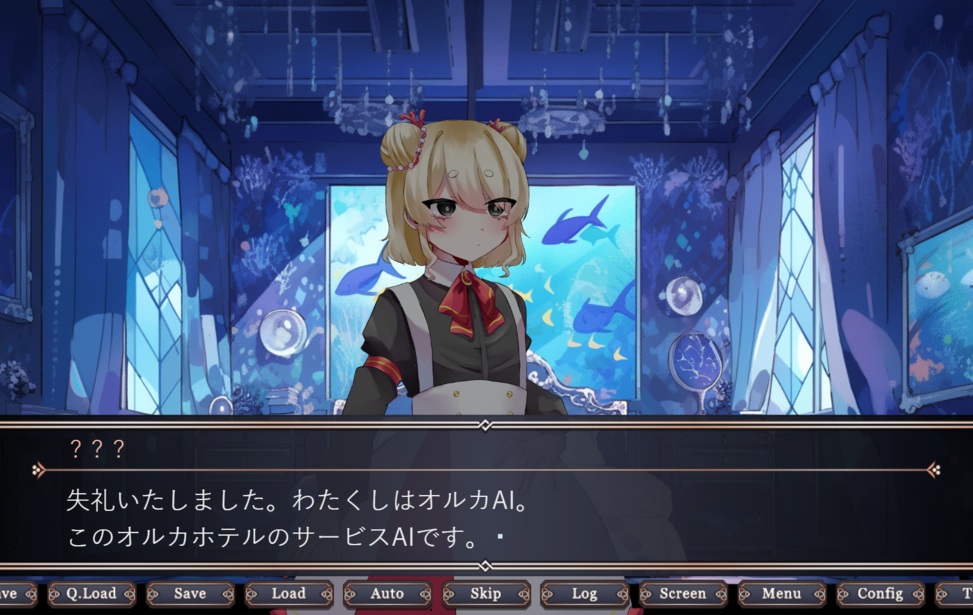Viewport: 973px width, 615px height.
Task: Open the Config settings
Action: pos(880,594)
